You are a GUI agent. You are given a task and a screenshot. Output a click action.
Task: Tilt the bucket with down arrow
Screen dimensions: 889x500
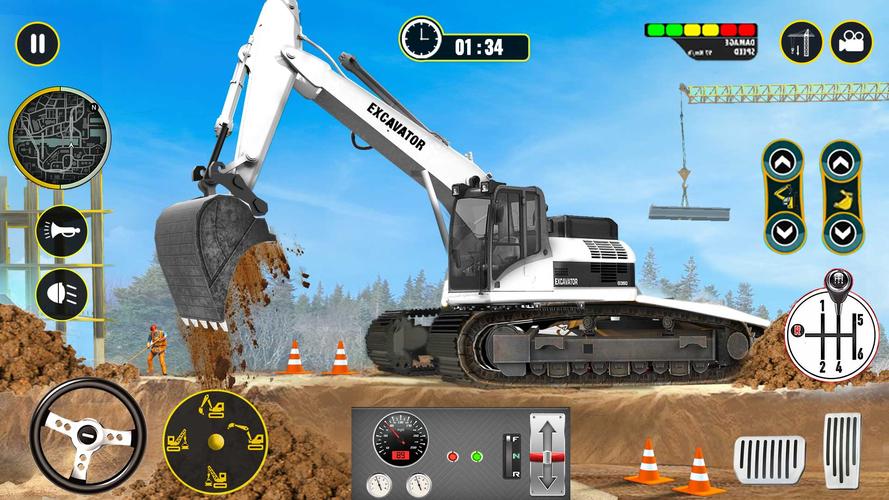(x=841, y=232)
